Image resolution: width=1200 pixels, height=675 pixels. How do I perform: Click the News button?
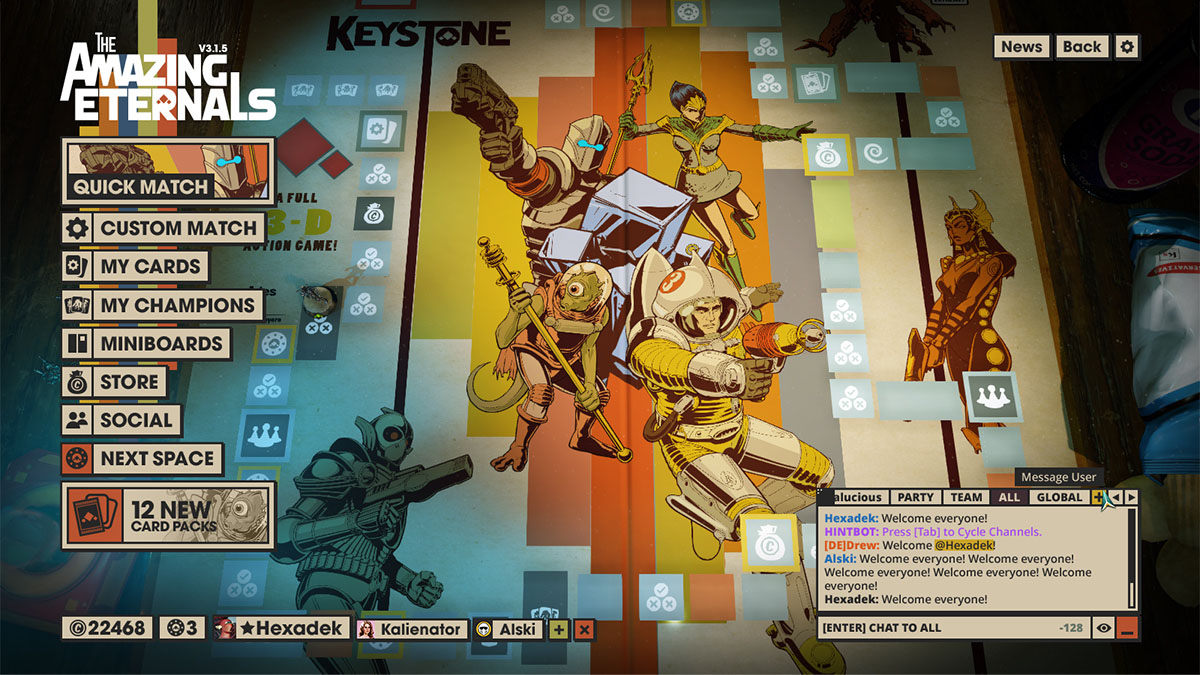coord(1021,47)
